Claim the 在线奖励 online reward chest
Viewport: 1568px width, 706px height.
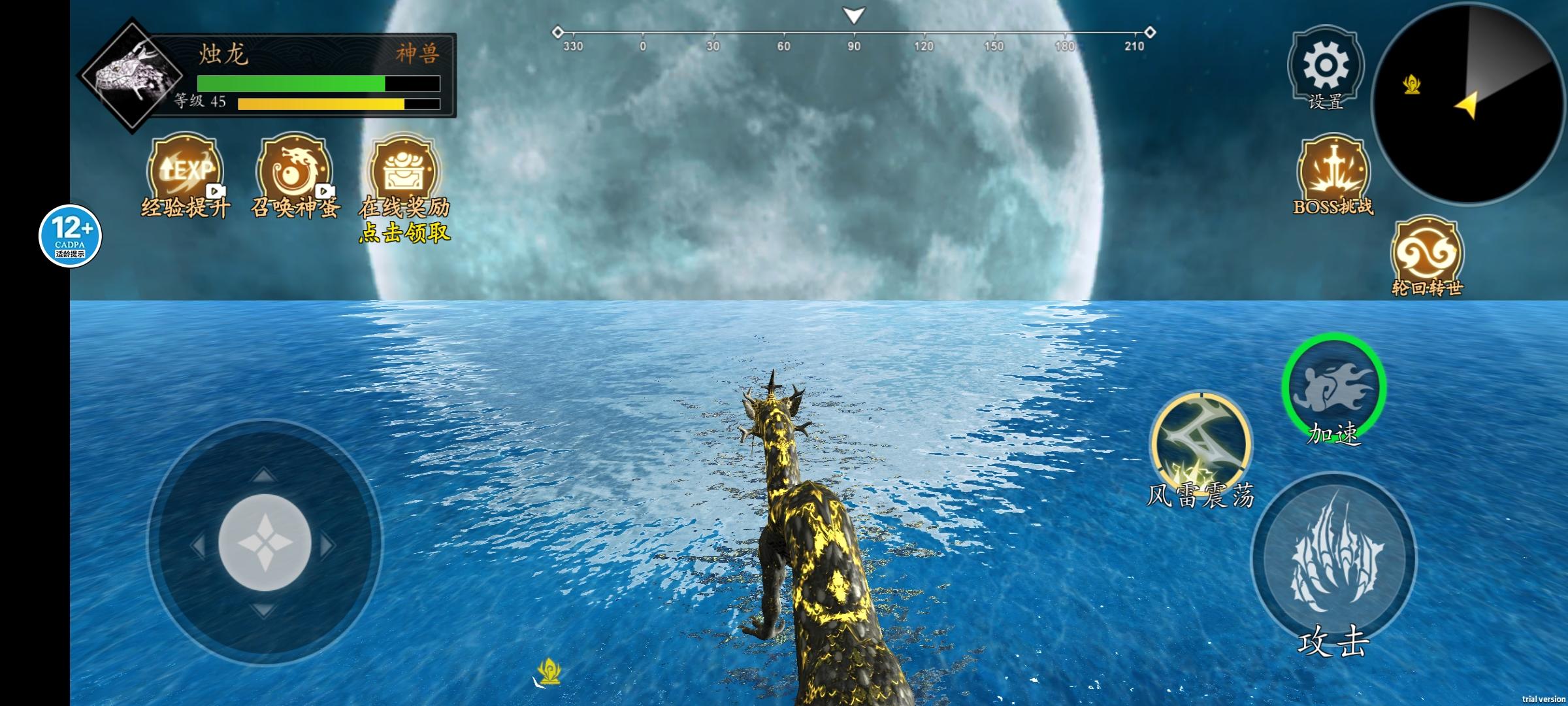coord(404,171)
